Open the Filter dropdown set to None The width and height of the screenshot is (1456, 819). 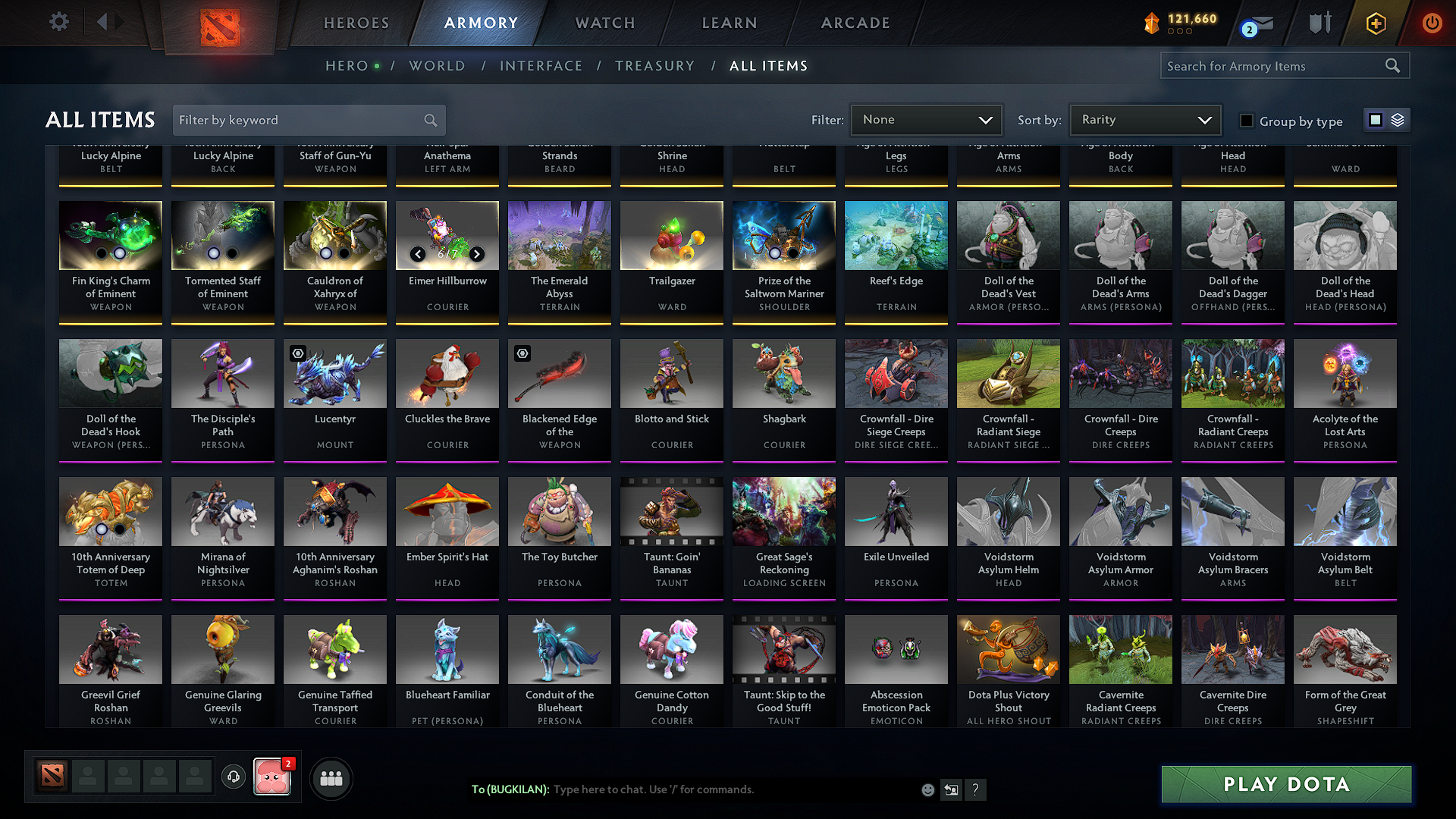pos(926,120)
